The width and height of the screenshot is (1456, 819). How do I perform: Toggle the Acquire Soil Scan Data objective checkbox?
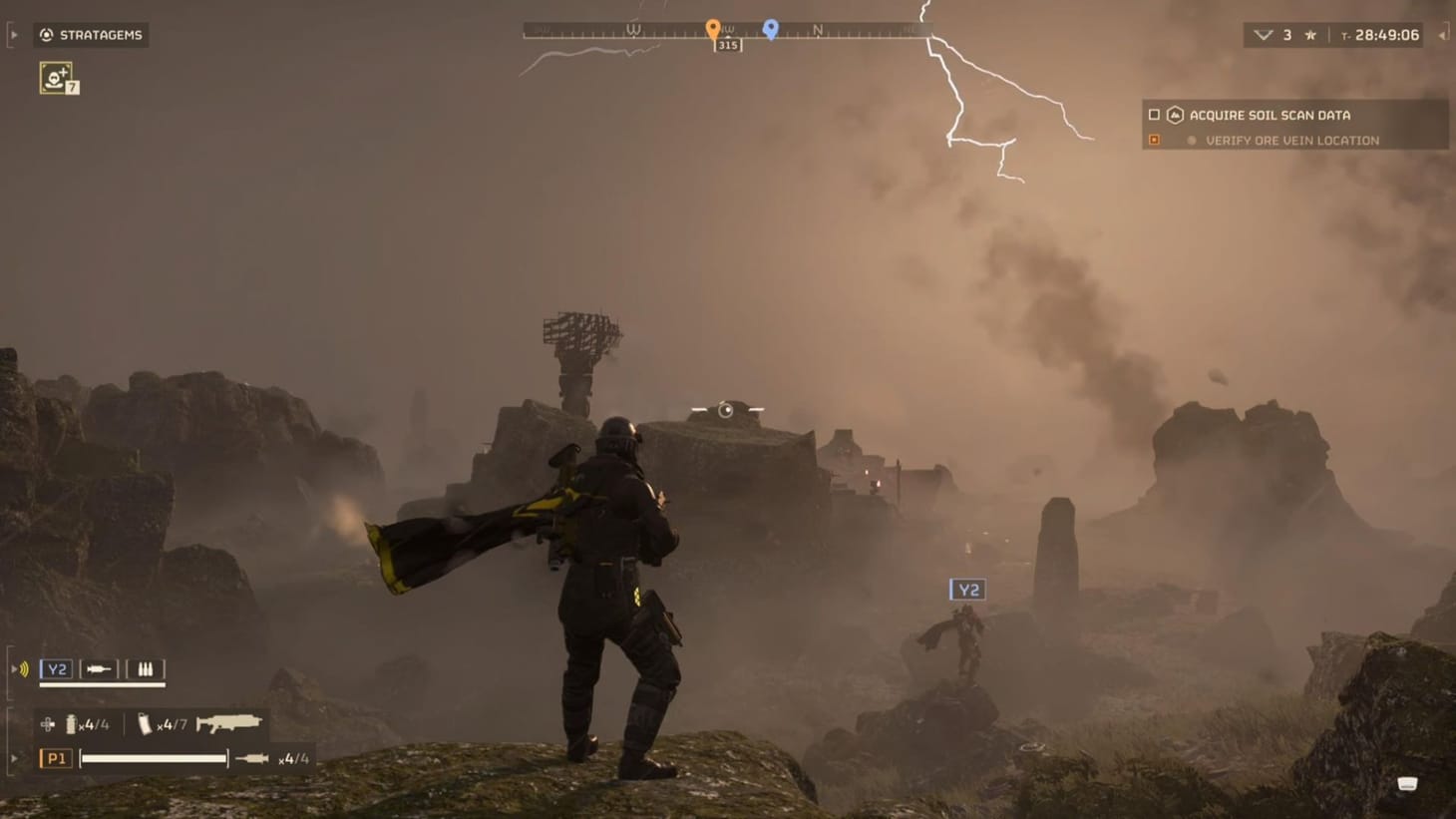[x=1154, y=115]
